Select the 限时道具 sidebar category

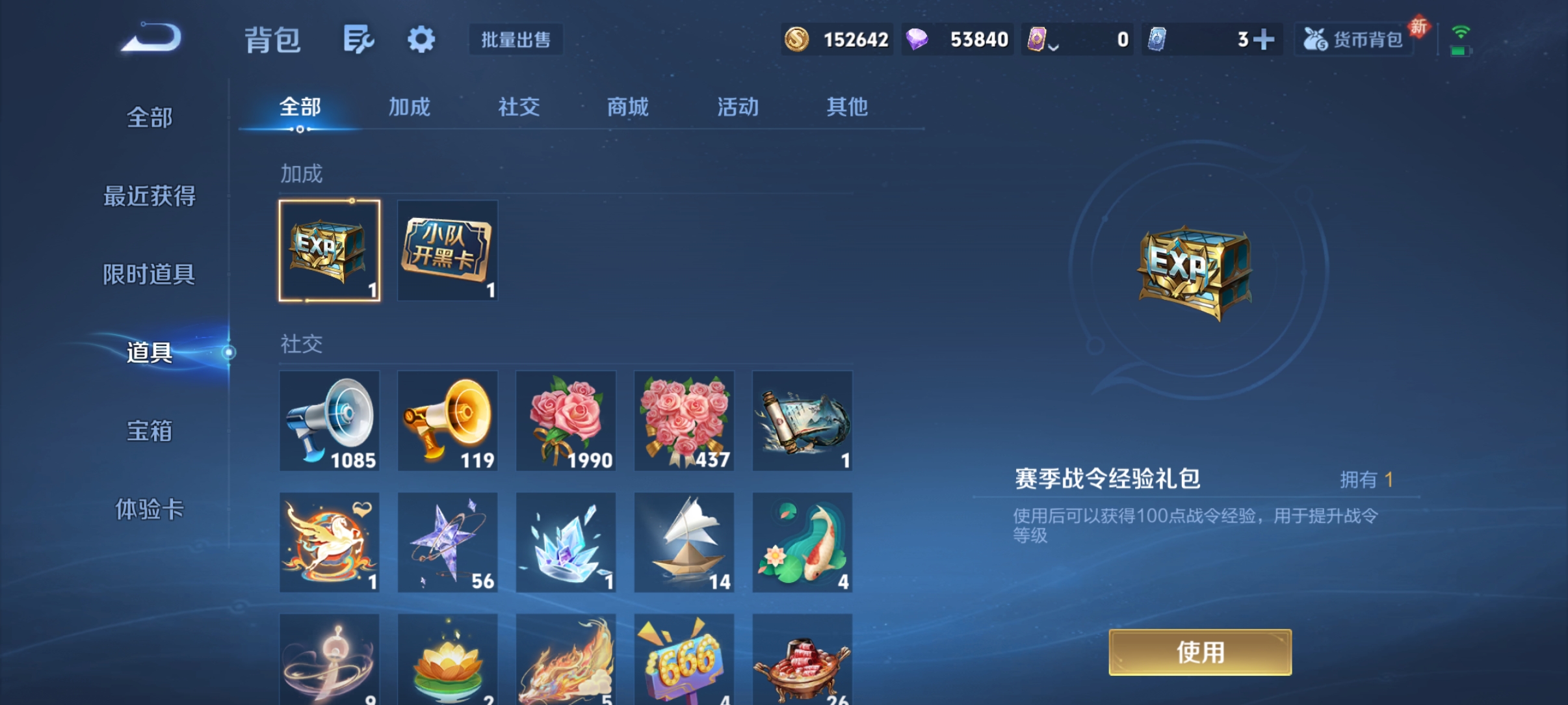(x=150, y=275)
